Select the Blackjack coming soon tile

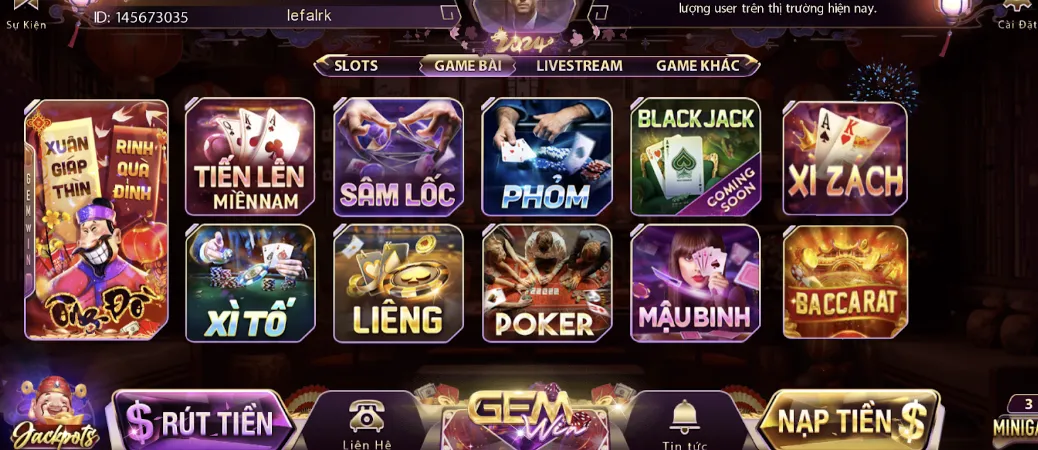pyautogui.click(x=695, y=157)
